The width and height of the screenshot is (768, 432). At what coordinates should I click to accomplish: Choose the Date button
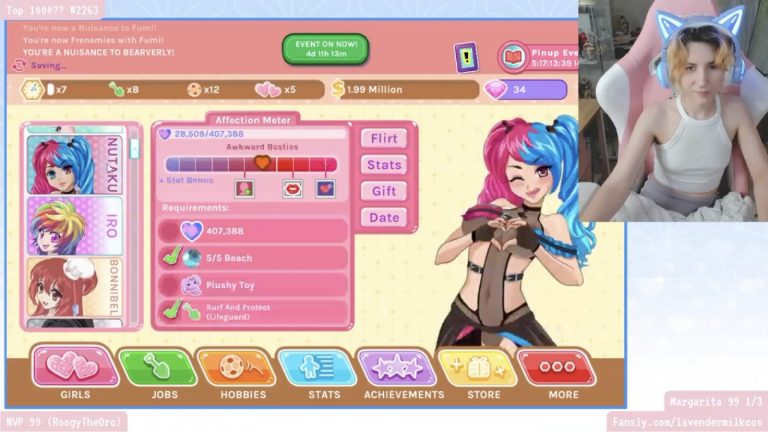384,217
